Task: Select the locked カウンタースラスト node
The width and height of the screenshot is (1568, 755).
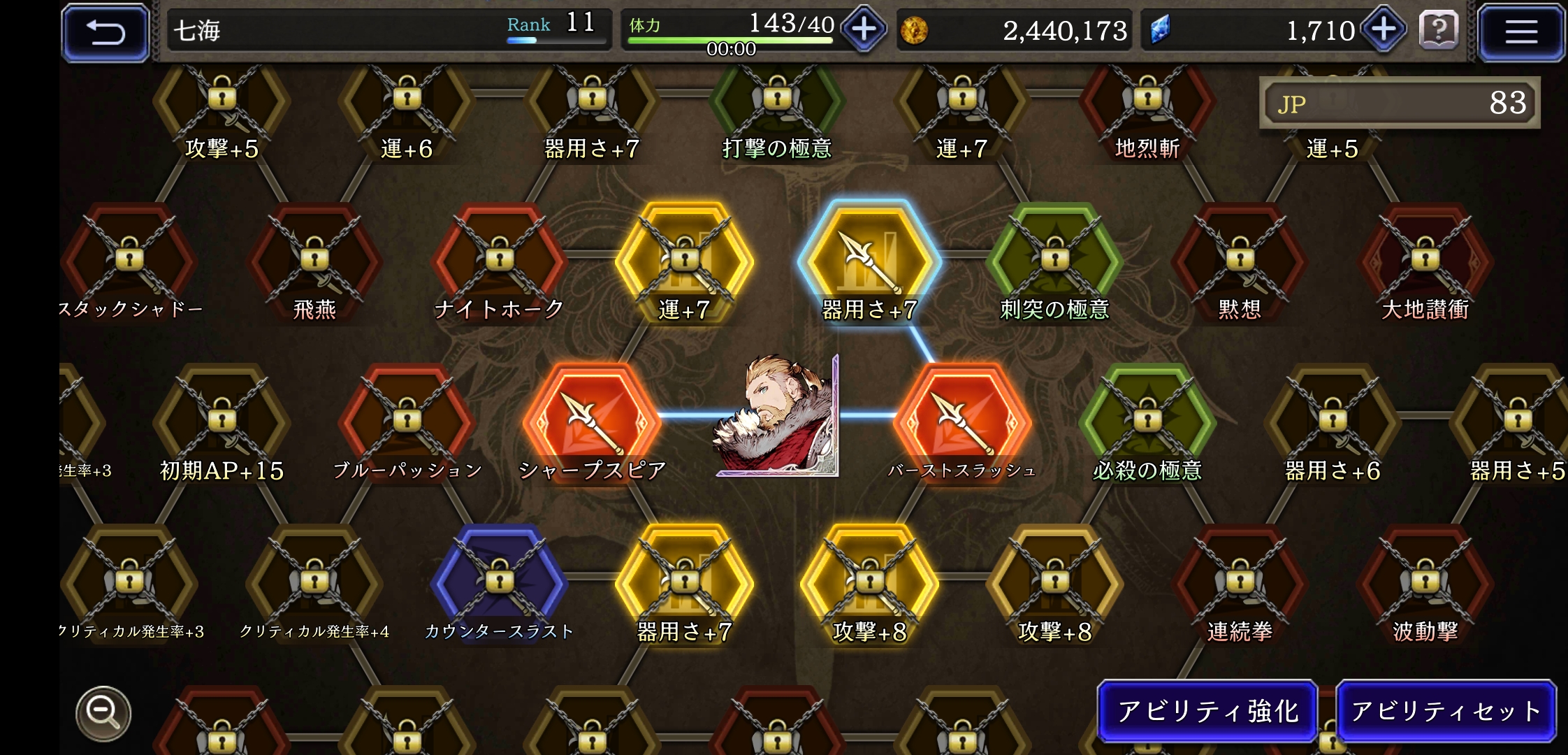Action: pos(500,579)
